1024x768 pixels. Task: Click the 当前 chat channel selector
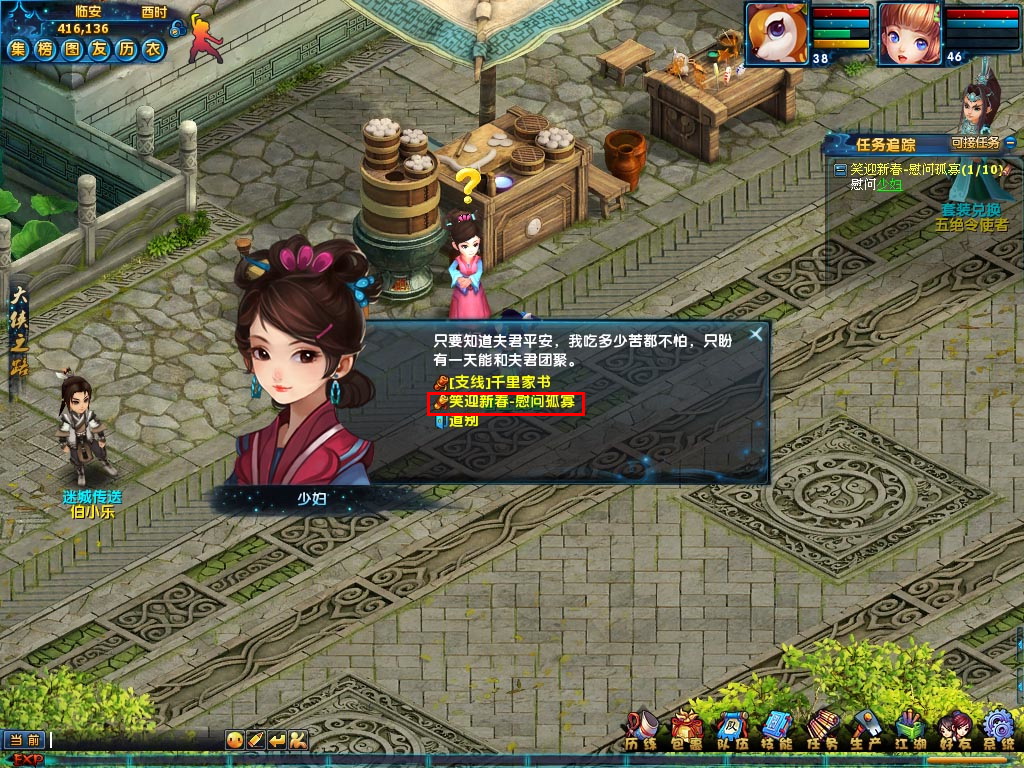[25, 740]
